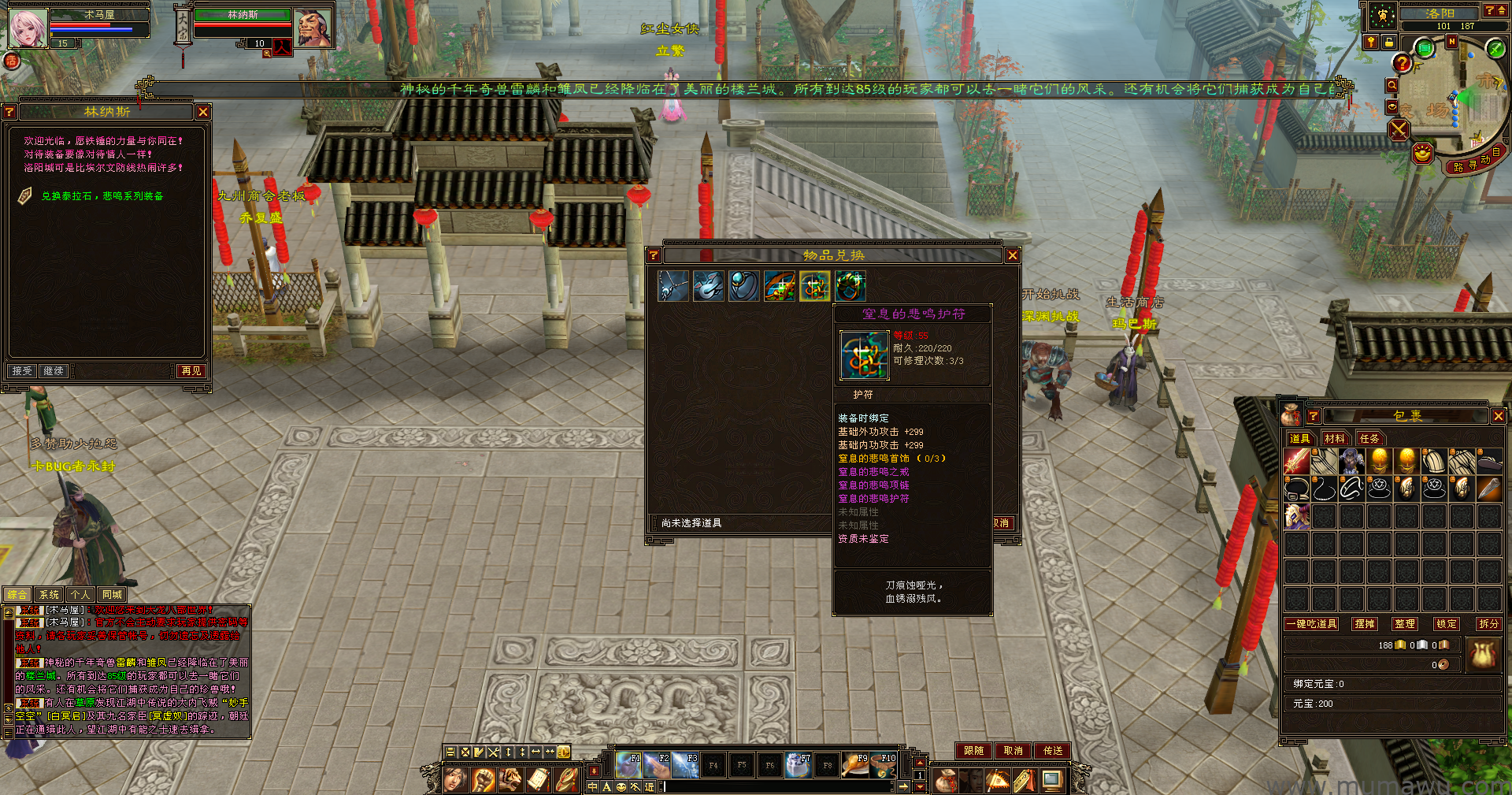1512x795 pixels.
Task: Switch to the 材料 materials tab
Action: 1335,439
